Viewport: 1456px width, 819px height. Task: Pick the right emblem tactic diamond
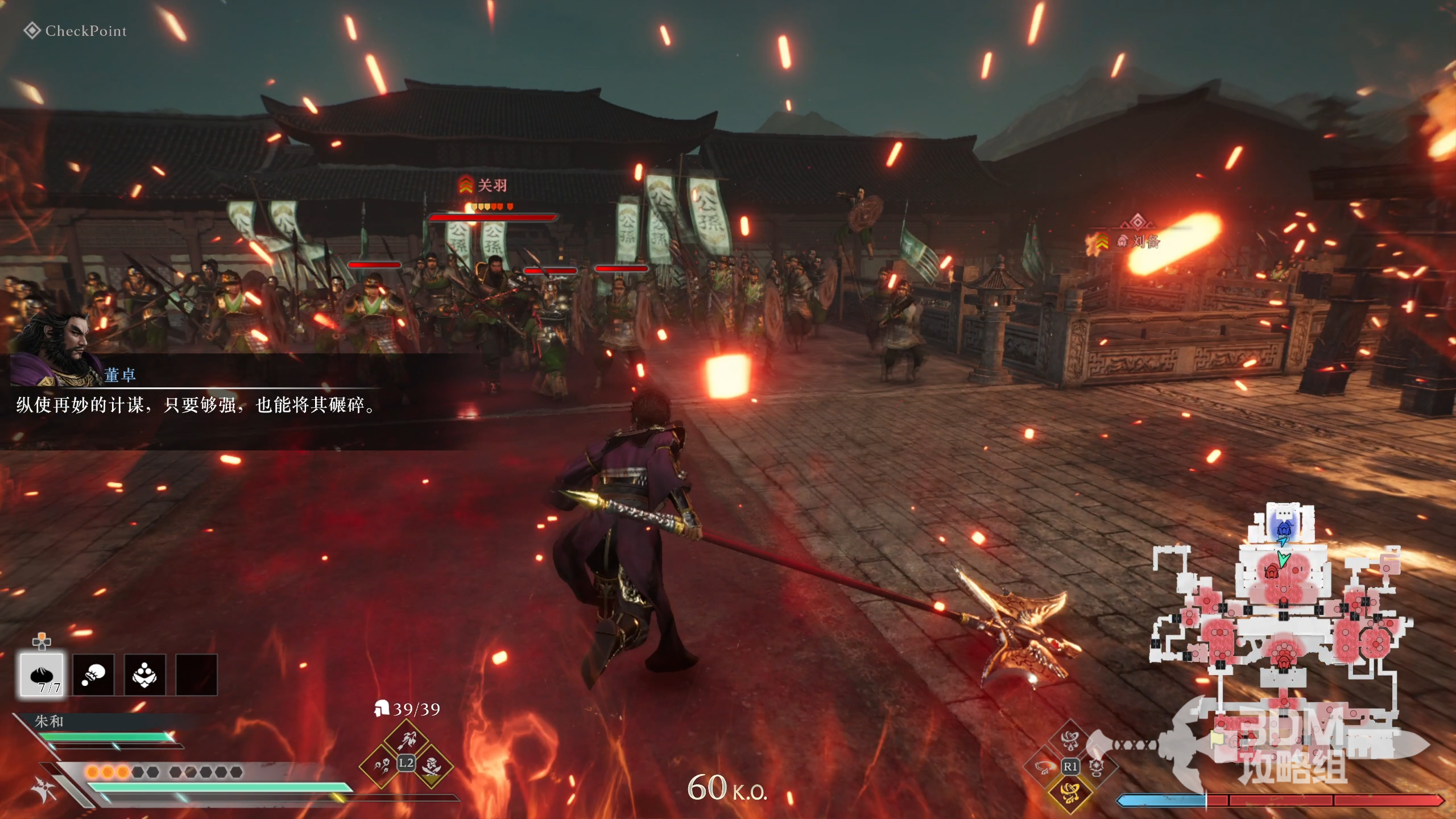click(1097, 767)
